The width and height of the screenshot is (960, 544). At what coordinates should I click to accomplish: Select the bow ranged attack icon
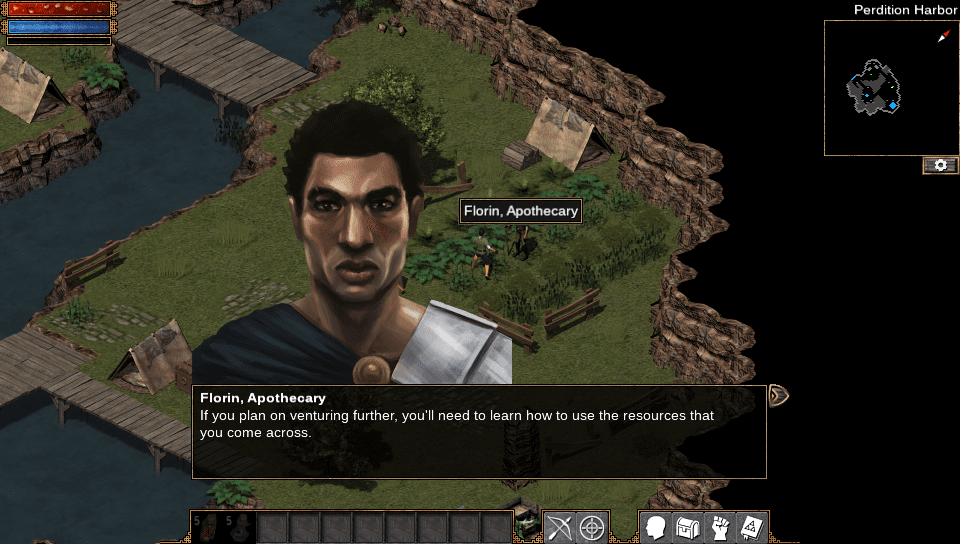(x=558, y=526)
